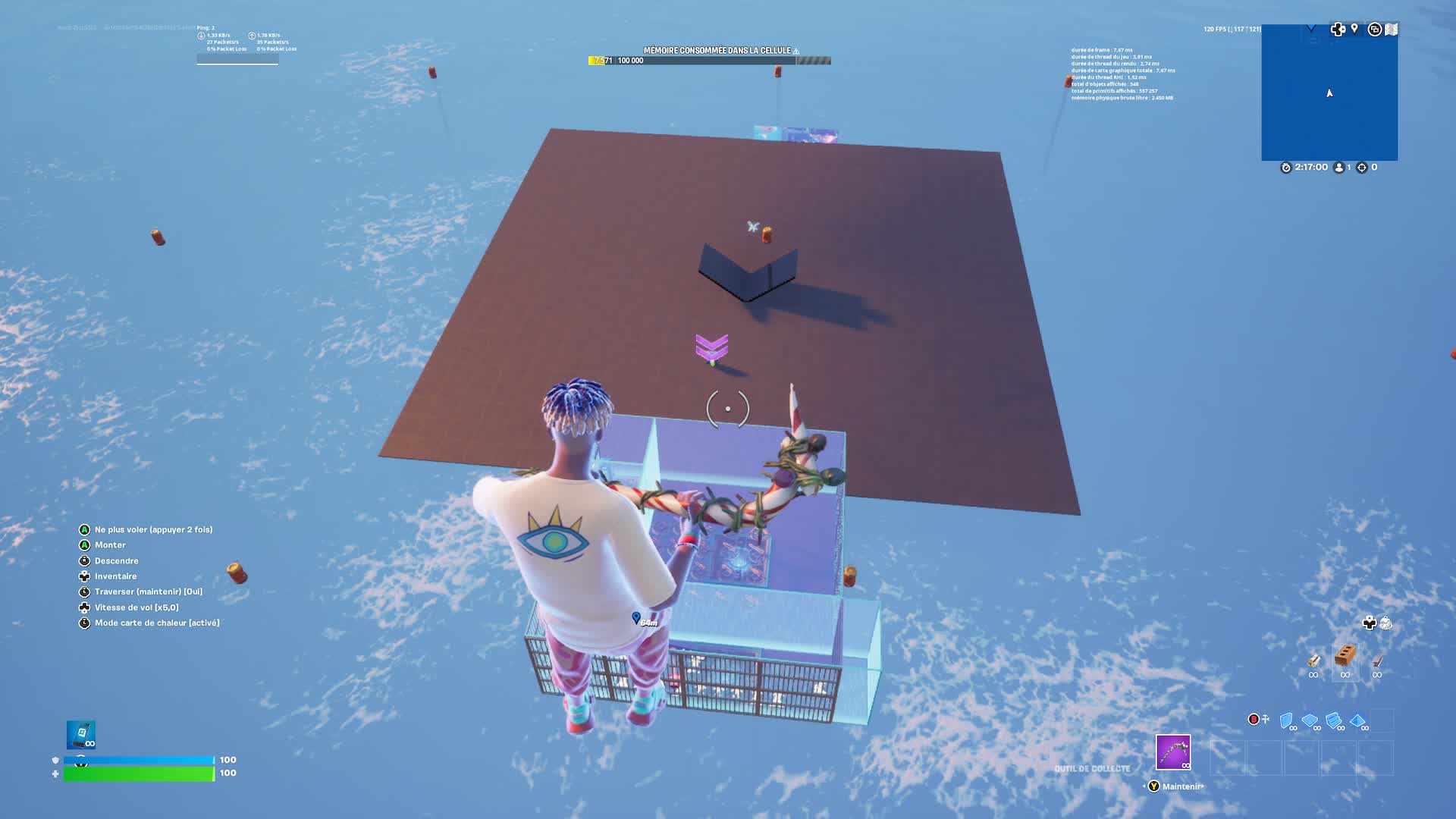
Task: Expand the minimap using its chevron arrow
Action: pos(1311,29)
